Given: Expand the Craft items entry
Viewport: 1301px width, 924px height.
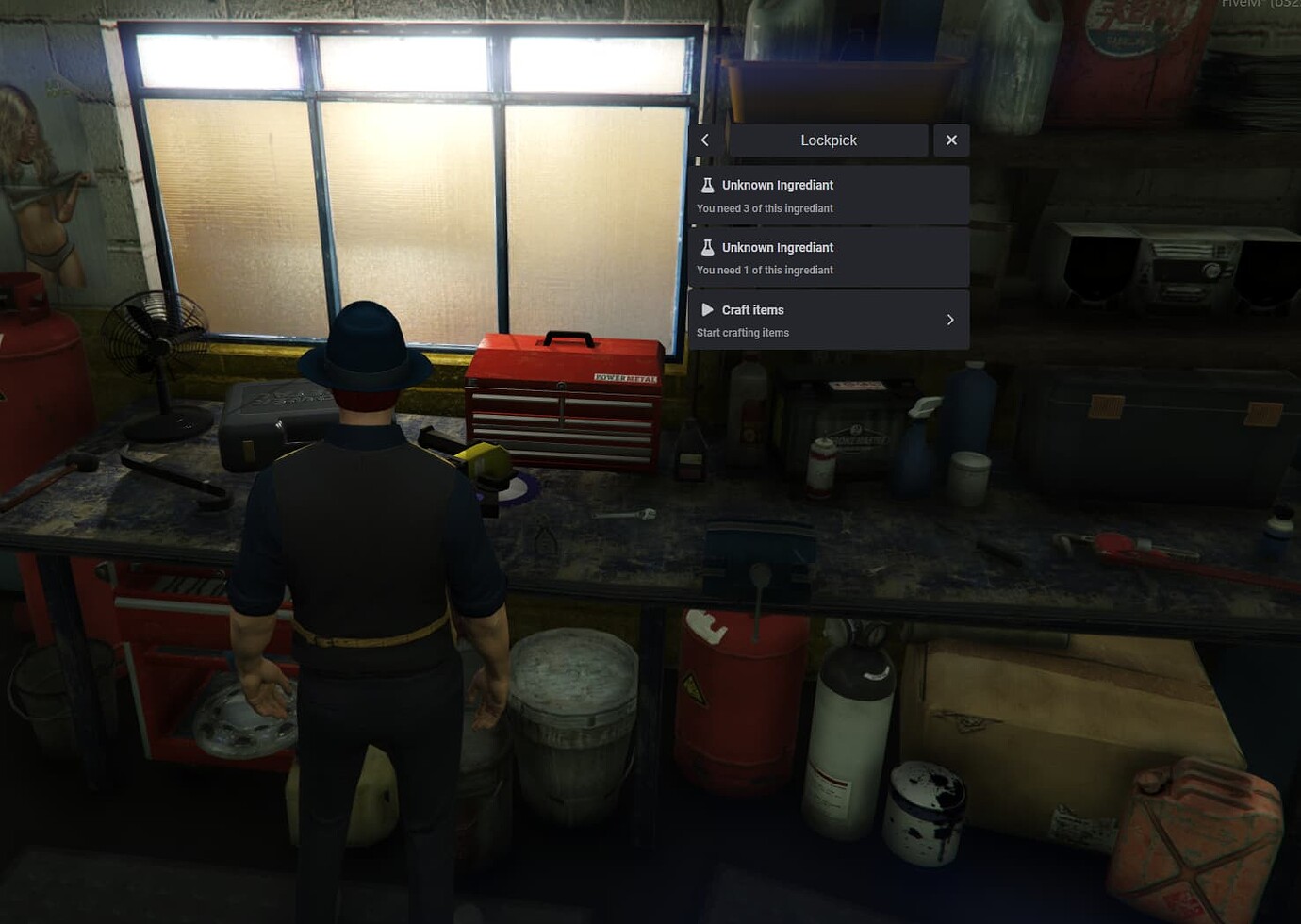Looking at the screenshot, I should tap(828, 319).
